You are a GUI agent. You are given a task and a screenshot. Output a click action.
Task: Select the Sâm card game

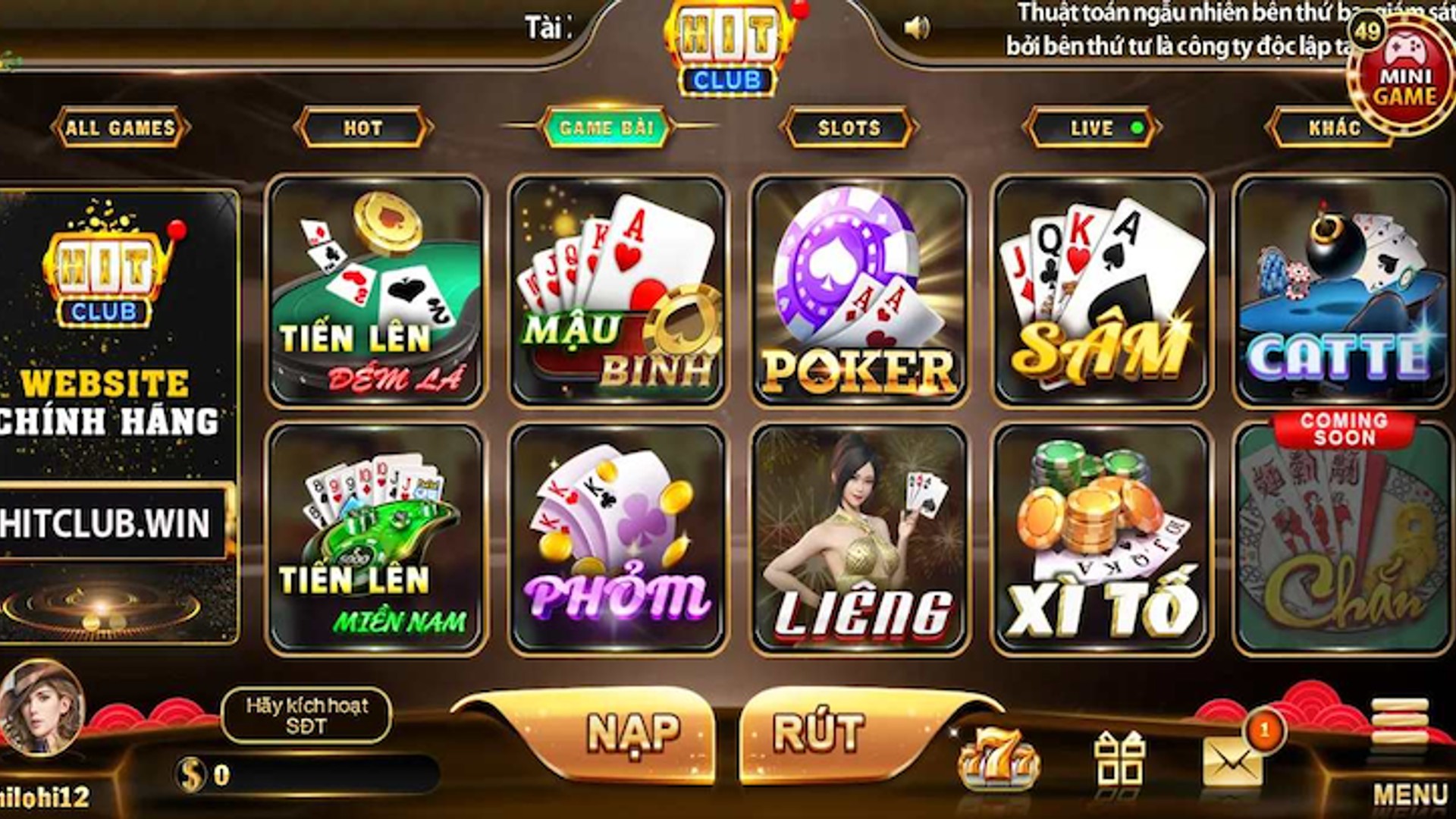click(1102, 292)
